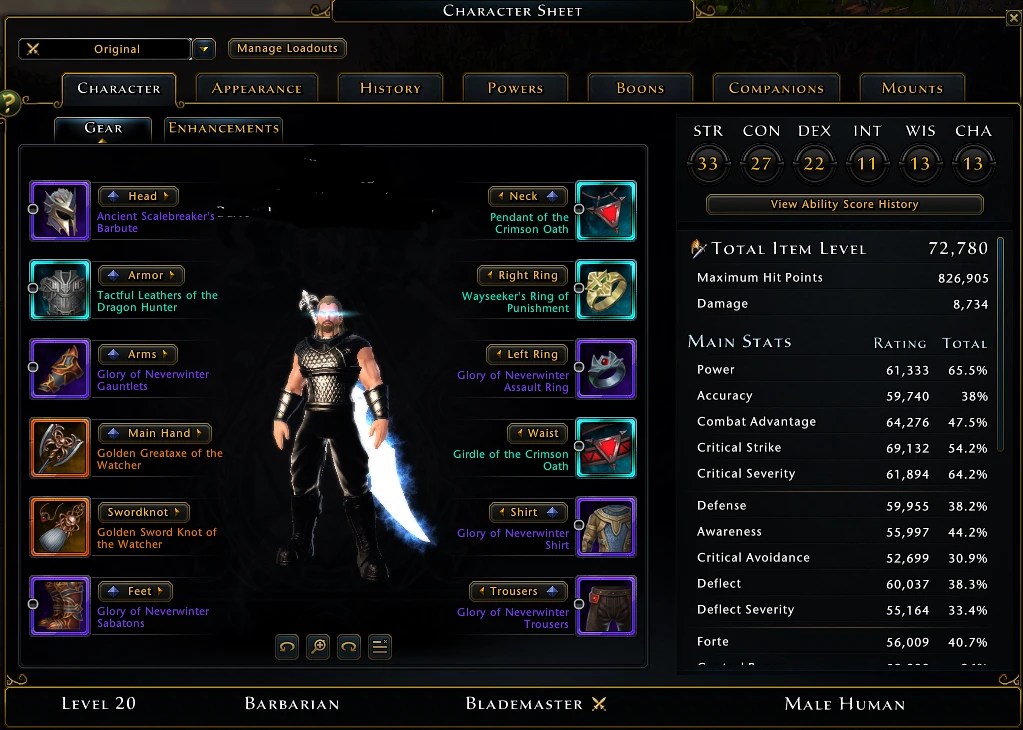Select the Glory of Neverwinter Trousers slot
The height and width of the screenshot is (730, 1023).
606,606
